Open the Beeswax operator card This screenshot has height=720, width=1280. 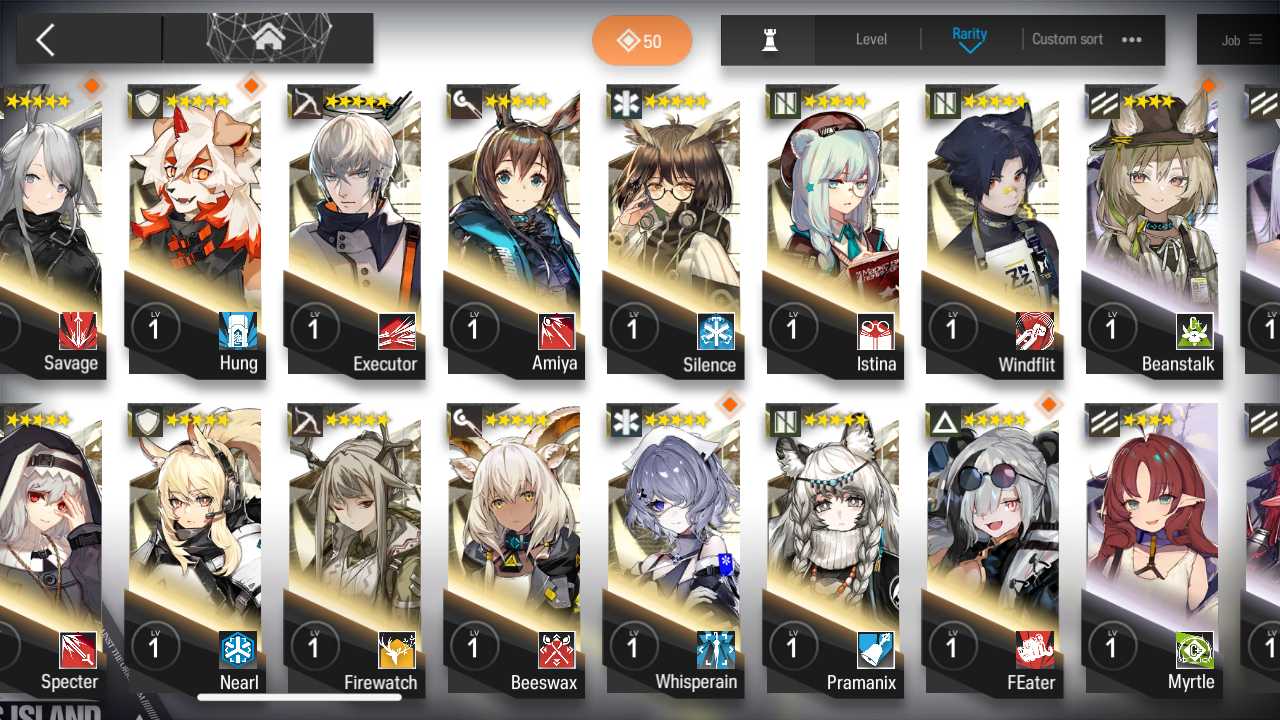coord(514,548)
